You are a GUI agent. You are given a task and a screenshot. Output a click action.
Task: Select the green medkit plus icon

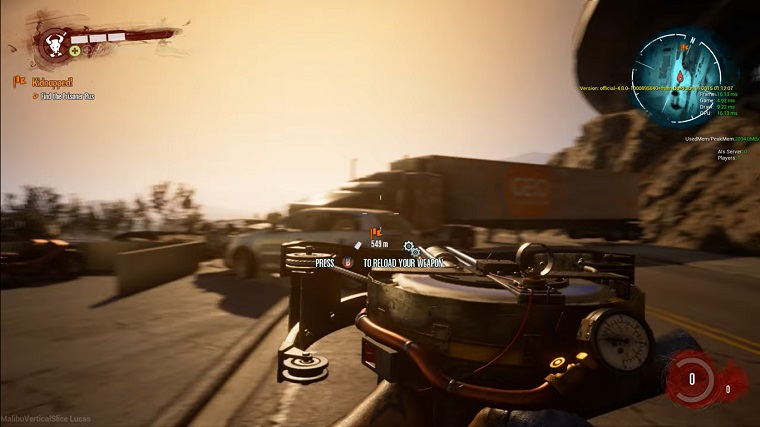[x=75, y=50]
